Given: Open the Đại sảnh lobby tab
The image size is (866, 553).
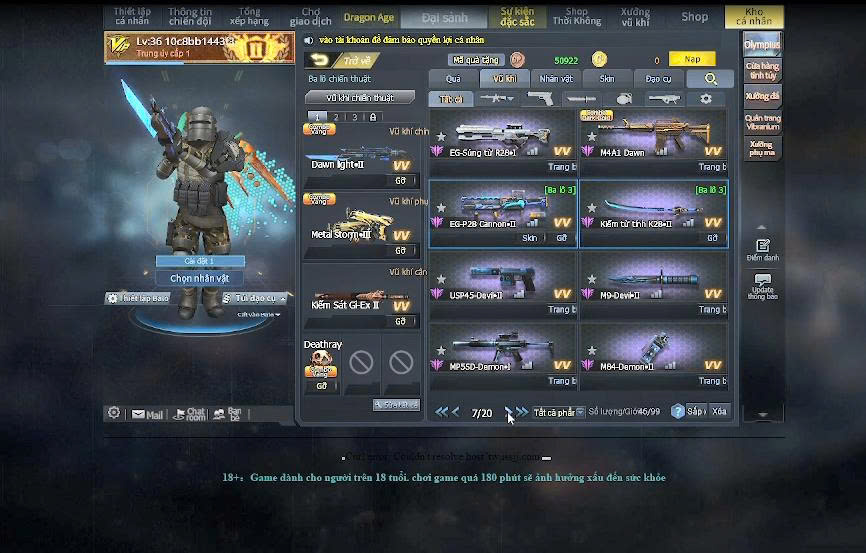Looking at the screenshot, I should pyautogui.click(x=444, y=17).
